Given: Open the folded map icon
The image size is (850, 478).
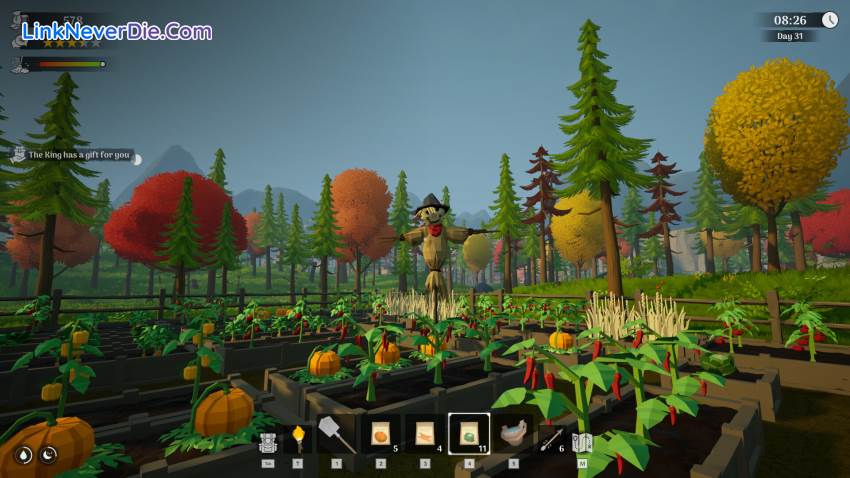Looking at the screenshot, I should [x=582, y=442].
